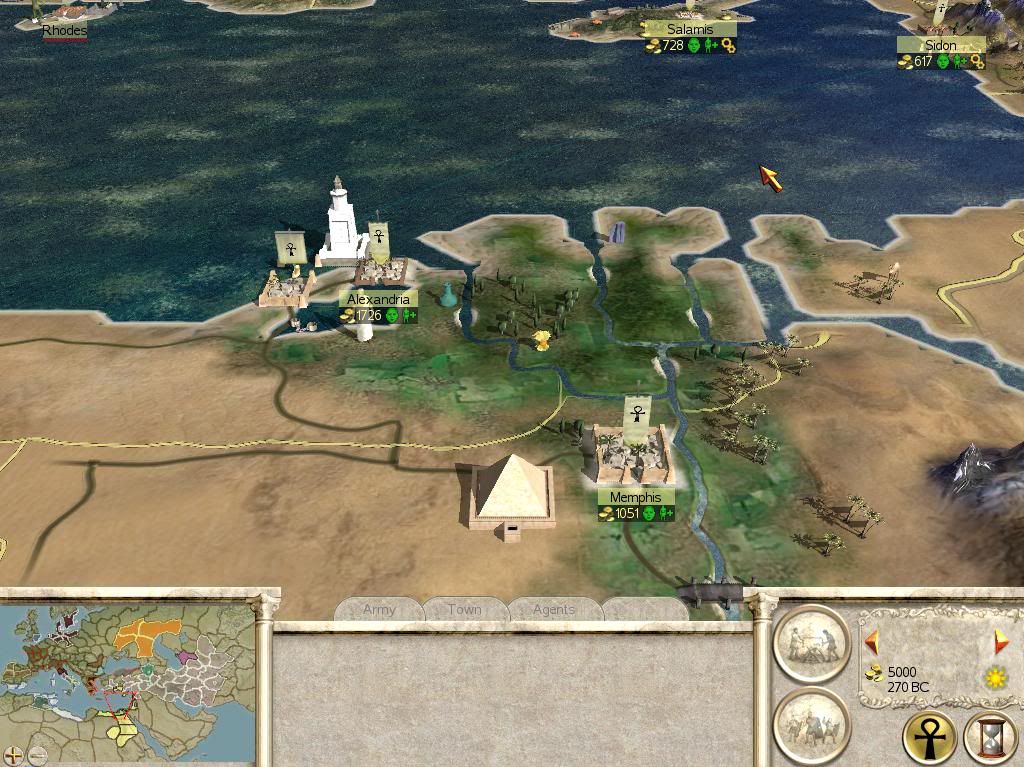Select the Alexandria settlement label
This screenshot has height=767, width=1024.
pos(378,299)
